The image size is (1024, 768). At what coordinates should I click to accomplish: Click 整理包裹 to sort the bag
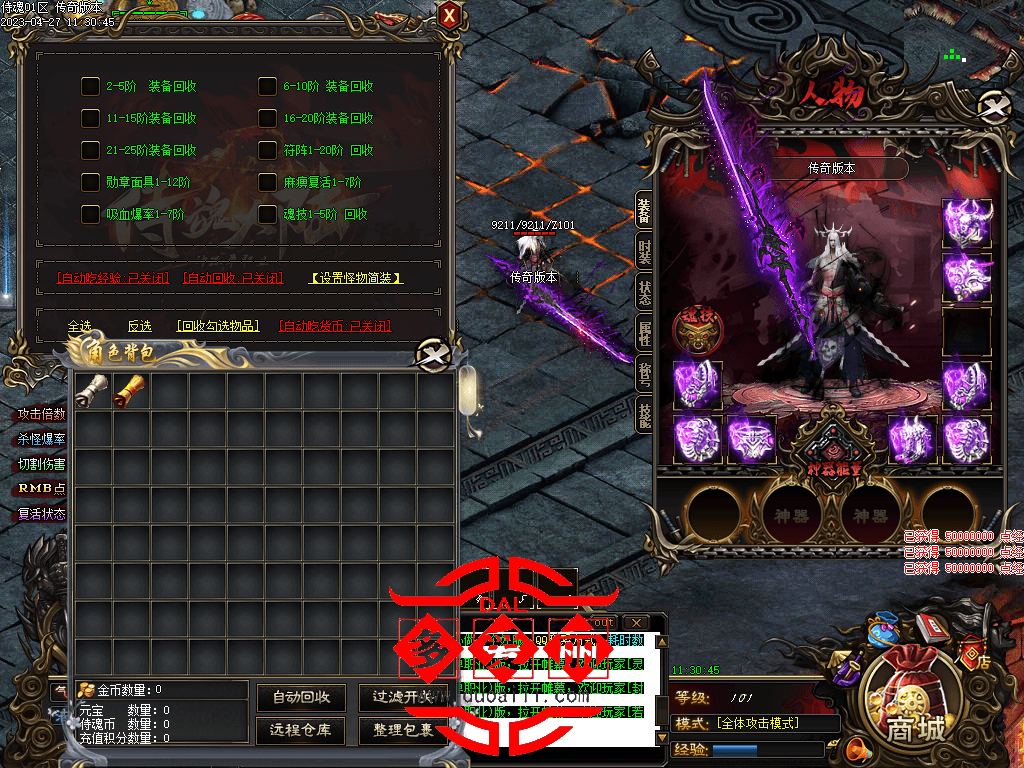coord(403,730)
